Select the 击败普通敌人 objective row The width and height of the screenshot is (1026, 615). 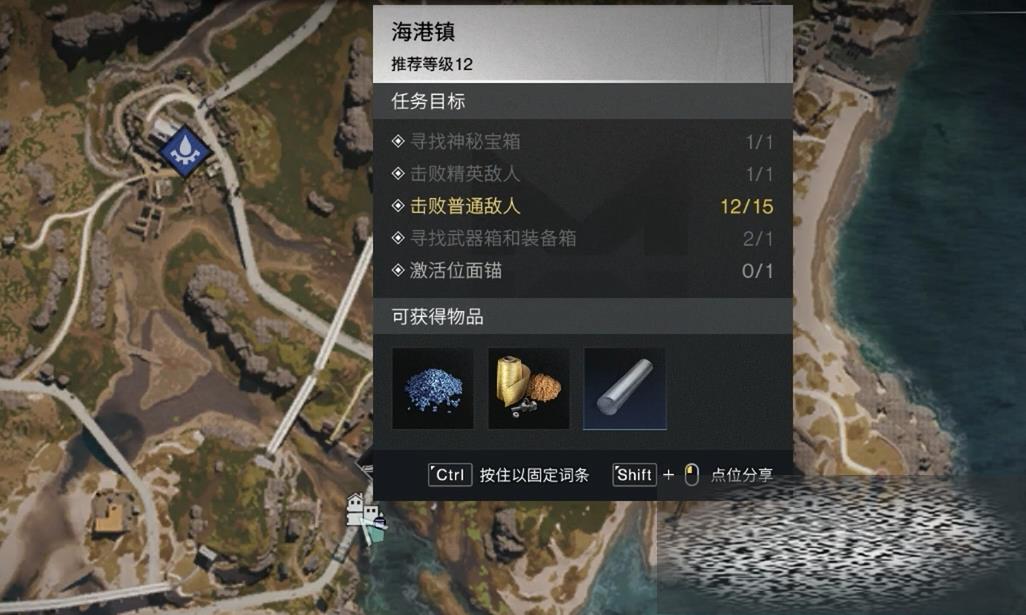(x=583, y=207)
